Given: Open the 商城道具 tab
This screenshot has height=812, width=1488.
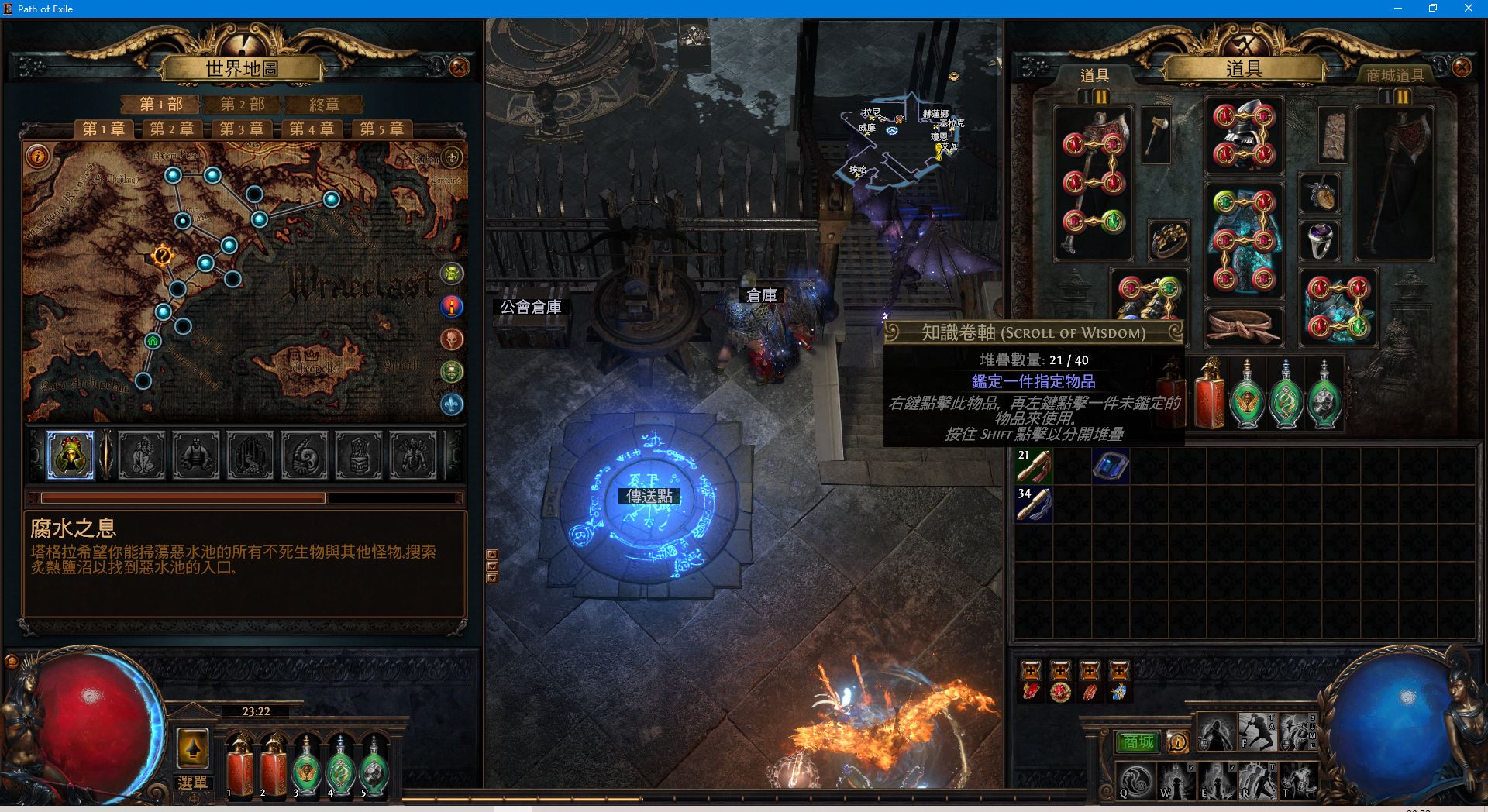Looking at the screenshot, I should pos(1395,75).
